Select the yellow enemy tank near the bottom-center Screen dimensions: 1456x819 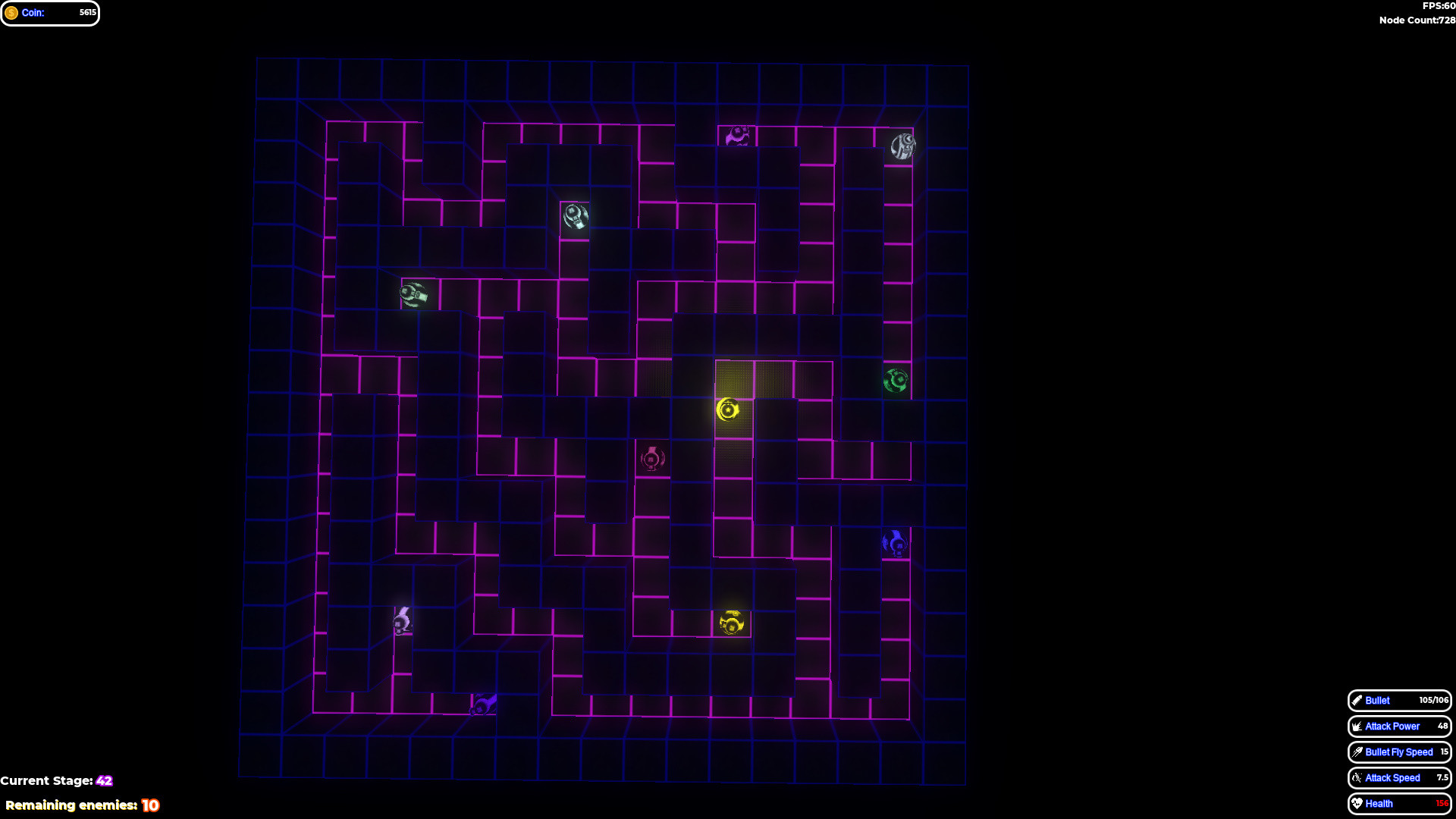730,621
